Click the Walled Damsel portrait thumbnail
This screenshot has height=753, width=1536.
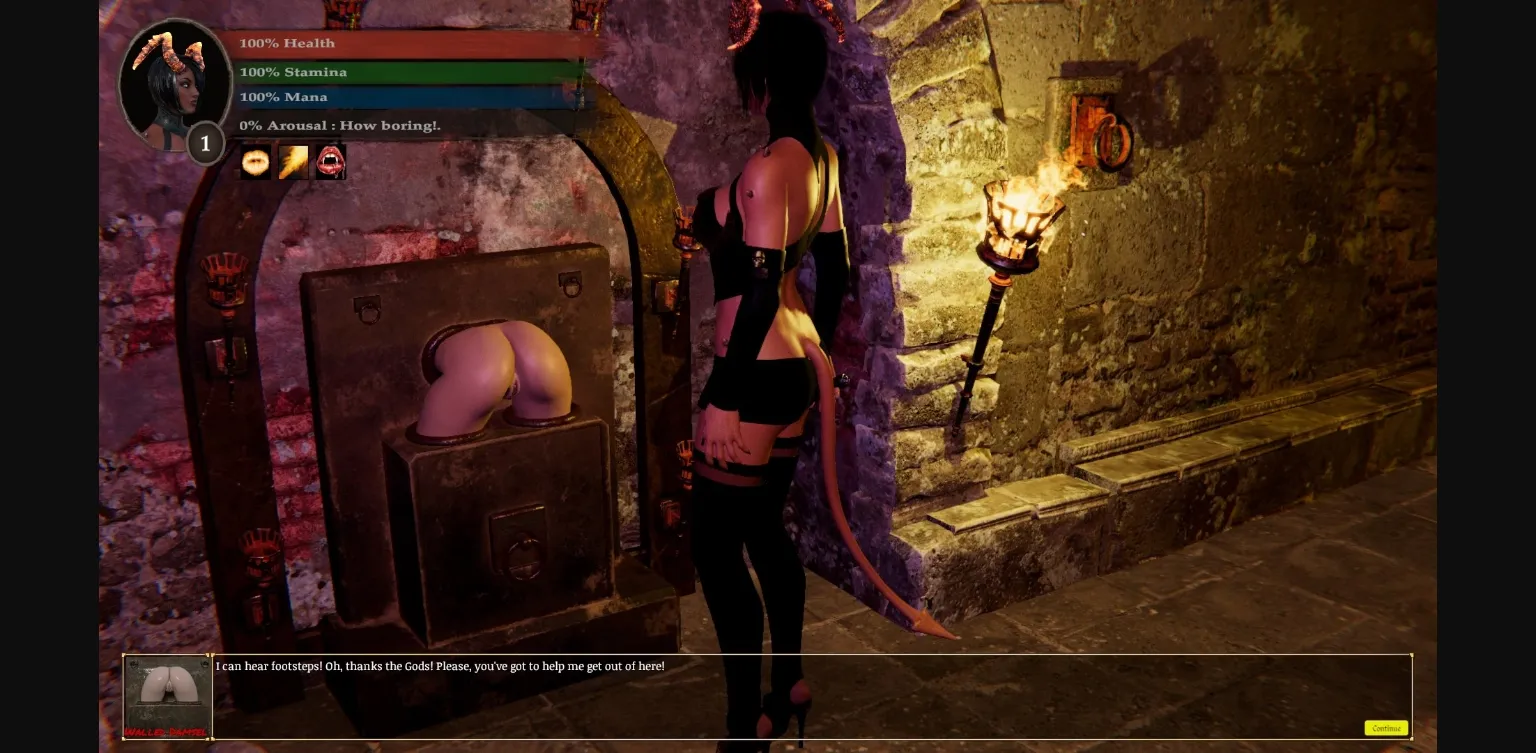[166, 692]
